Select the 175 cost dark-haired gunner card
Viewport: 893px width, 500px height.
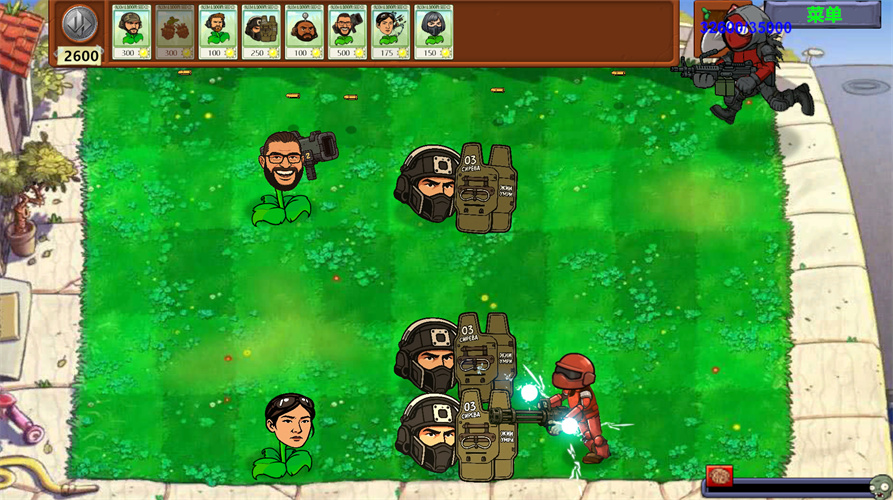390,33
